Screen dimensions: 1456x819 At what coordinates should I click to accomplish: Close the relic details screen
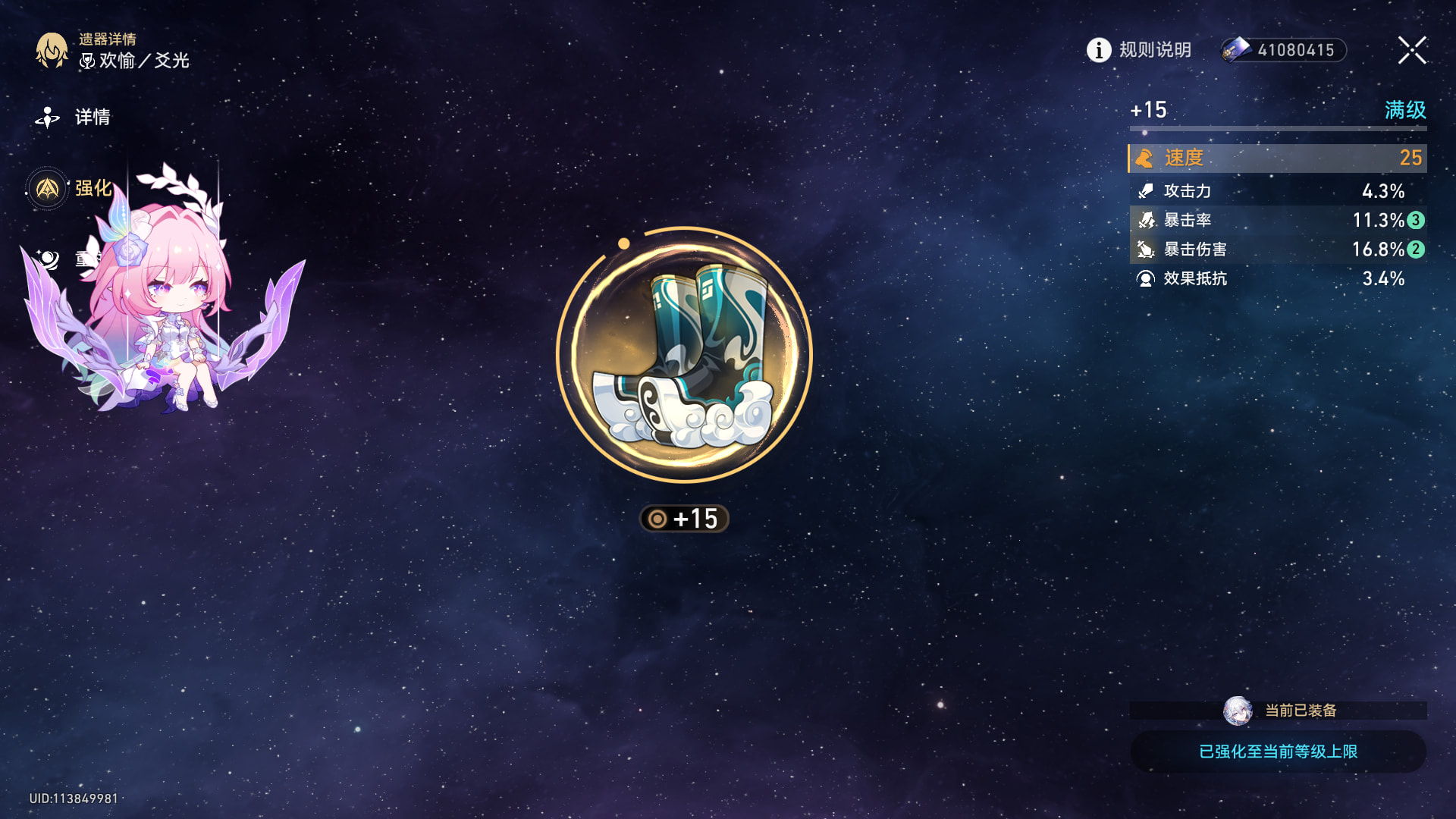pos(1412,50)
